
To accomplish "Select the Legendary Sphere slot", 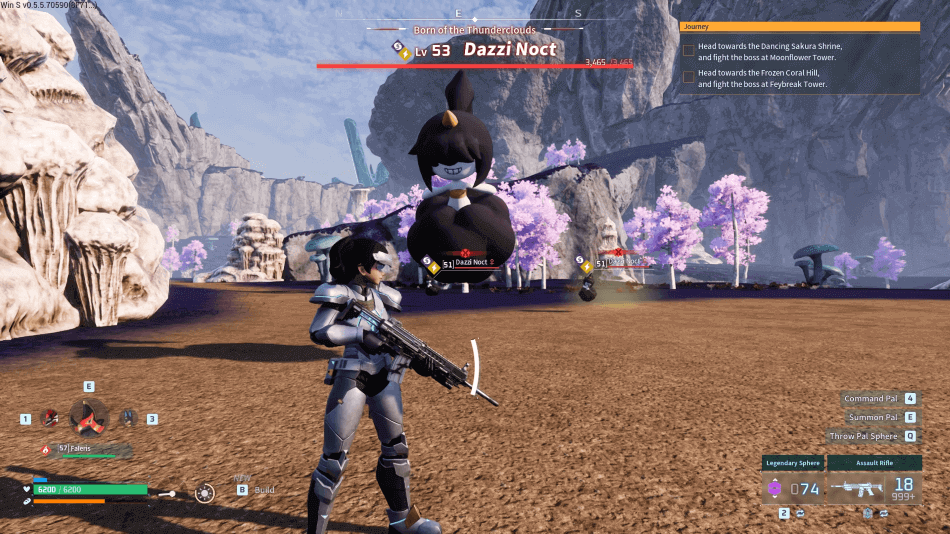I will click(x=793, y=488).
